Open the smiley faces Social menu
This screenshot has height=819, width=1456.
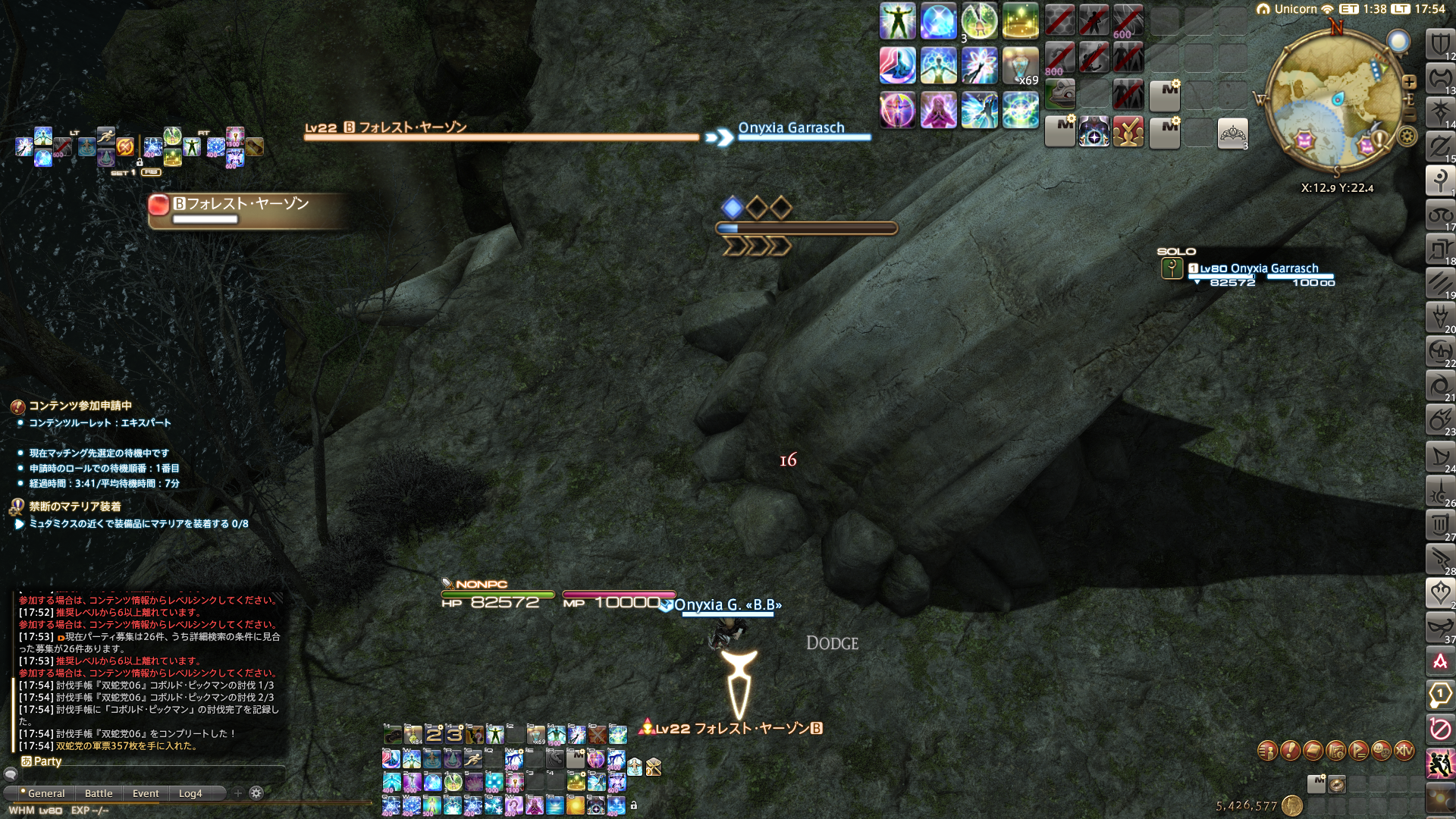1381,751
